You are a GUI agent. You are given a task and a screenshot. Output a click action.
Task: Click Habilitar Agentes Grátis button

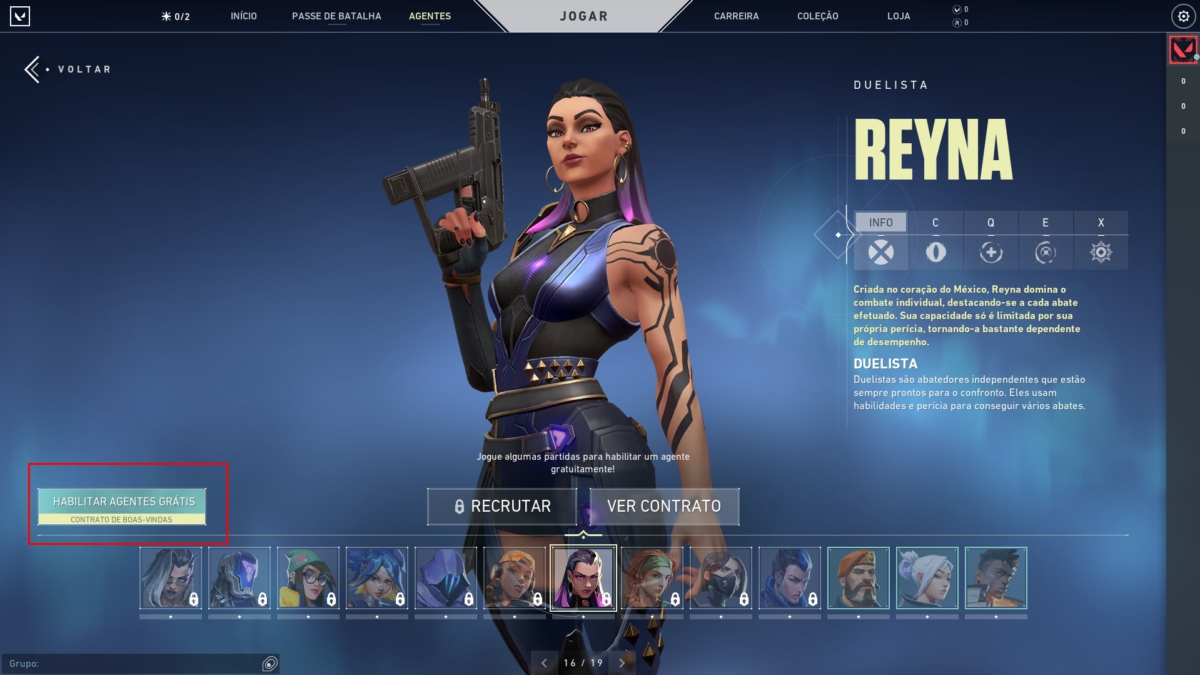122,506
